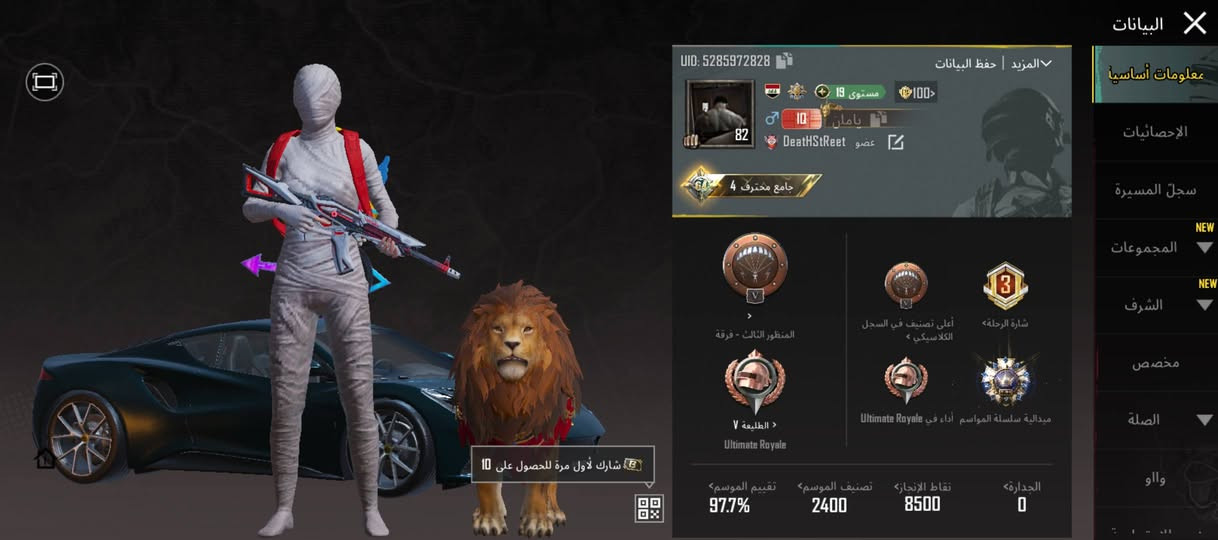Open the Journey Badge (شارة الرحلة) level 3
Viewport: 1218px width, 540px height.
point(1005,286)
